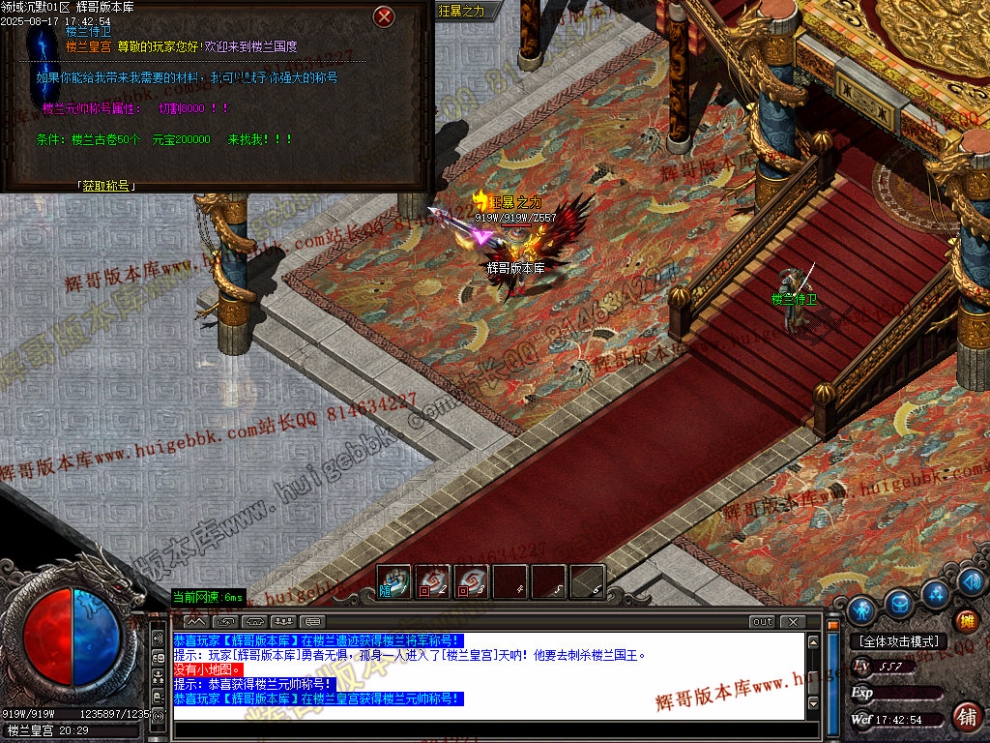Close the Loulan guard dialogue window
Image resolution: width=990 pixels, height=743 pixels.
pyautogui.click(x=384, y=17)
